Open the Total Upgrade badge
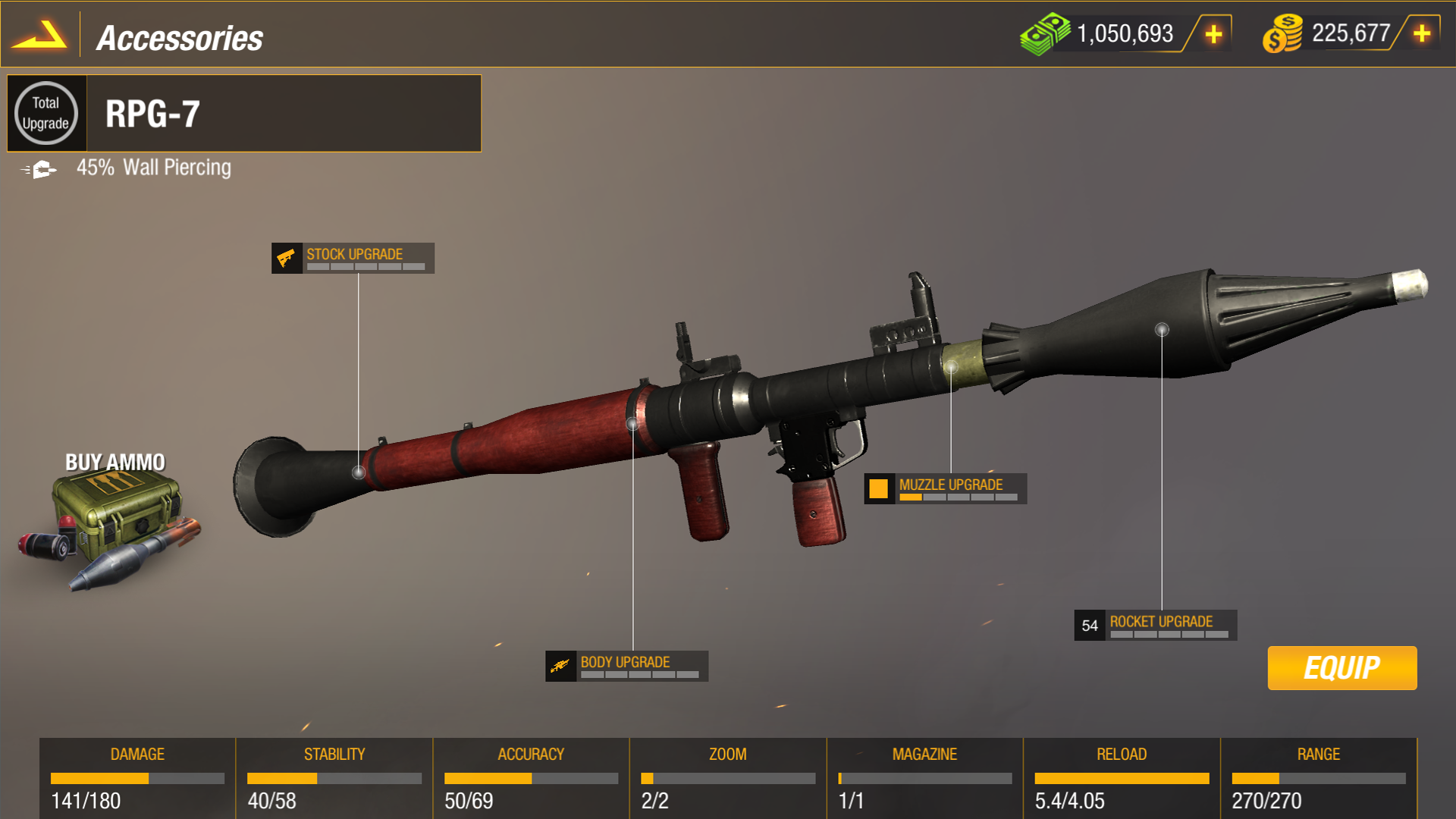The height and width of the screenshot is (819, 1456). click(x=47, y=113)
